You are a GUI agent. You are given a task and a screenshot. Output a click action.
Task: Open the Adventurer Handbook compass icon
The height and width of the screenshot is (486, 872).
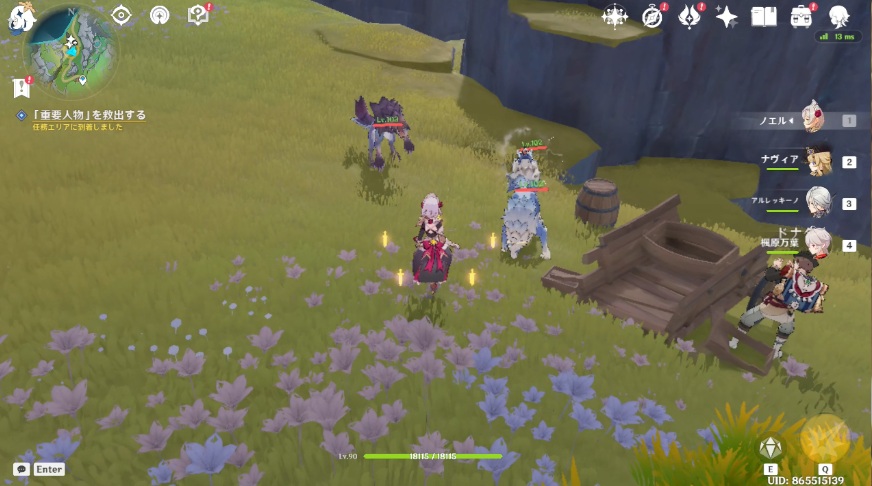[x=653, y=16]
